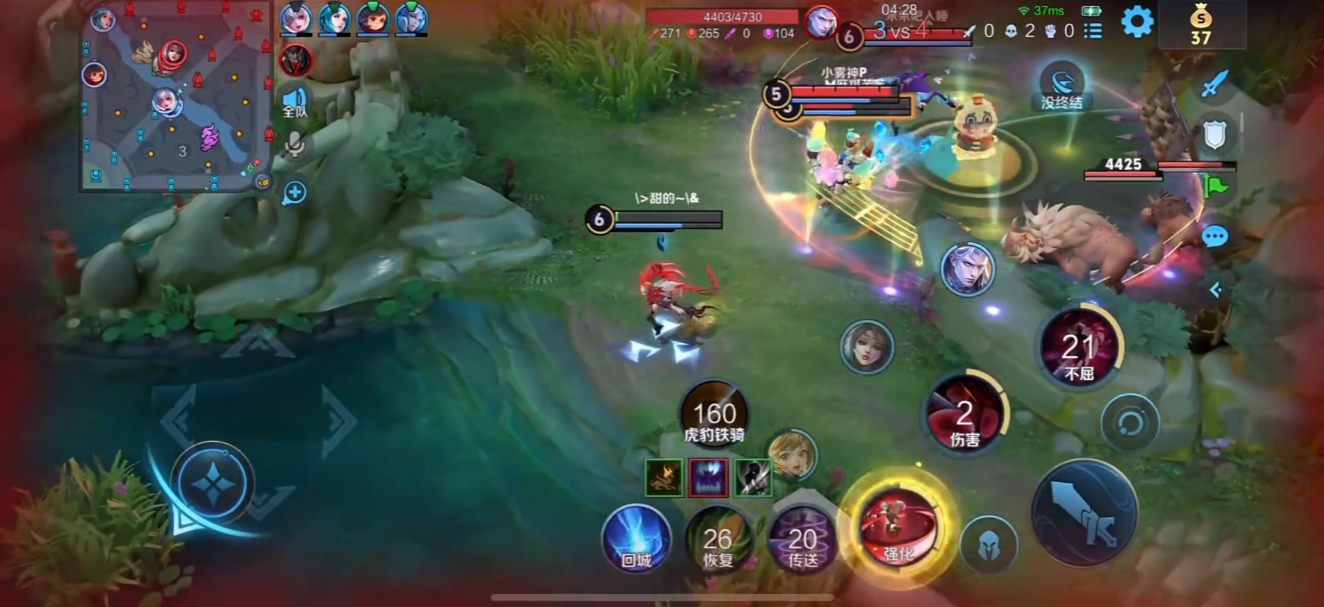
Task: Open the quick chat speech bubble
Action: click(x=1215, y=237)
